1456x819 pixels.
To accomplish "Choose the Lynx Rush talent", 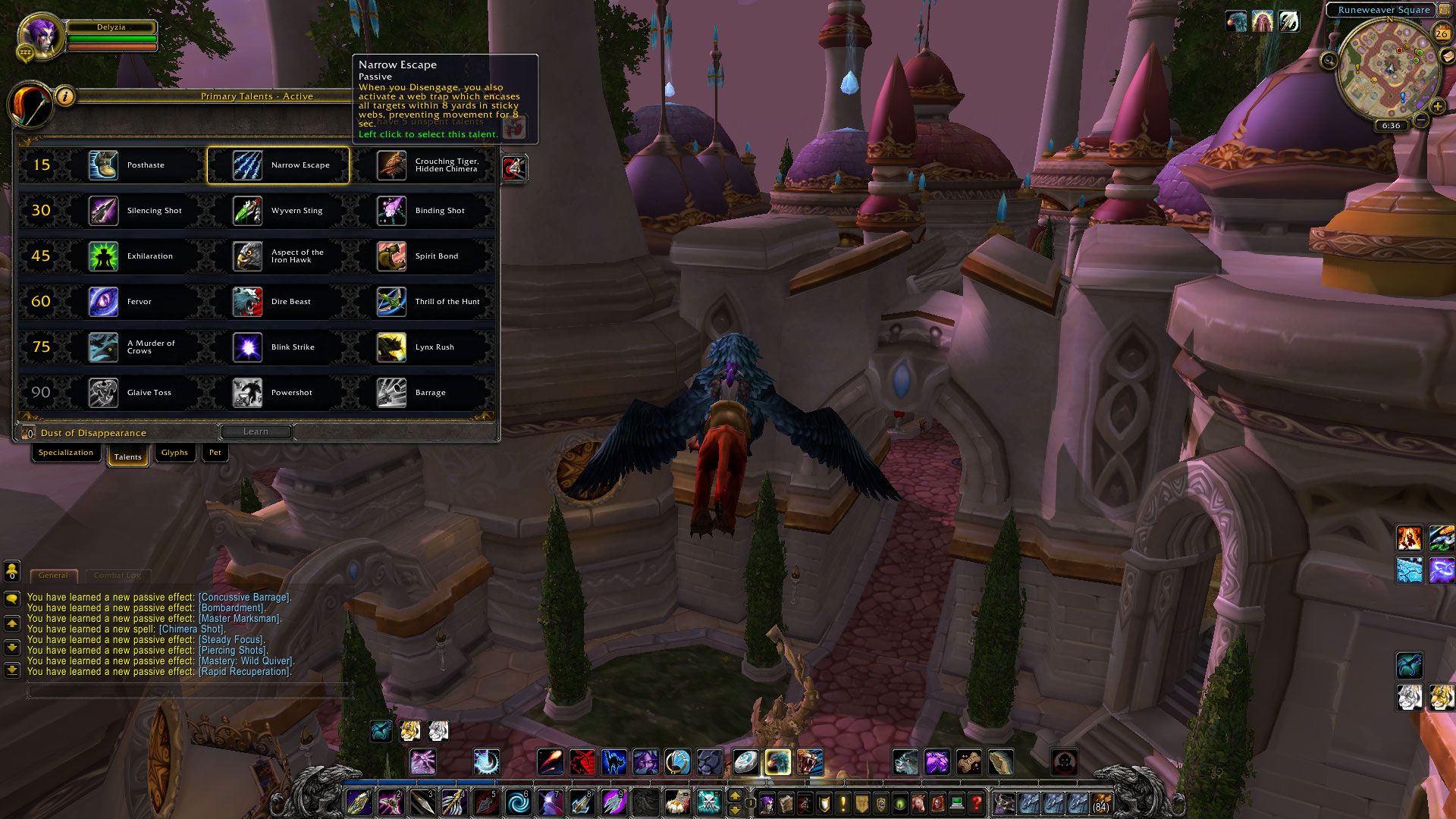I will coord(422,347).
